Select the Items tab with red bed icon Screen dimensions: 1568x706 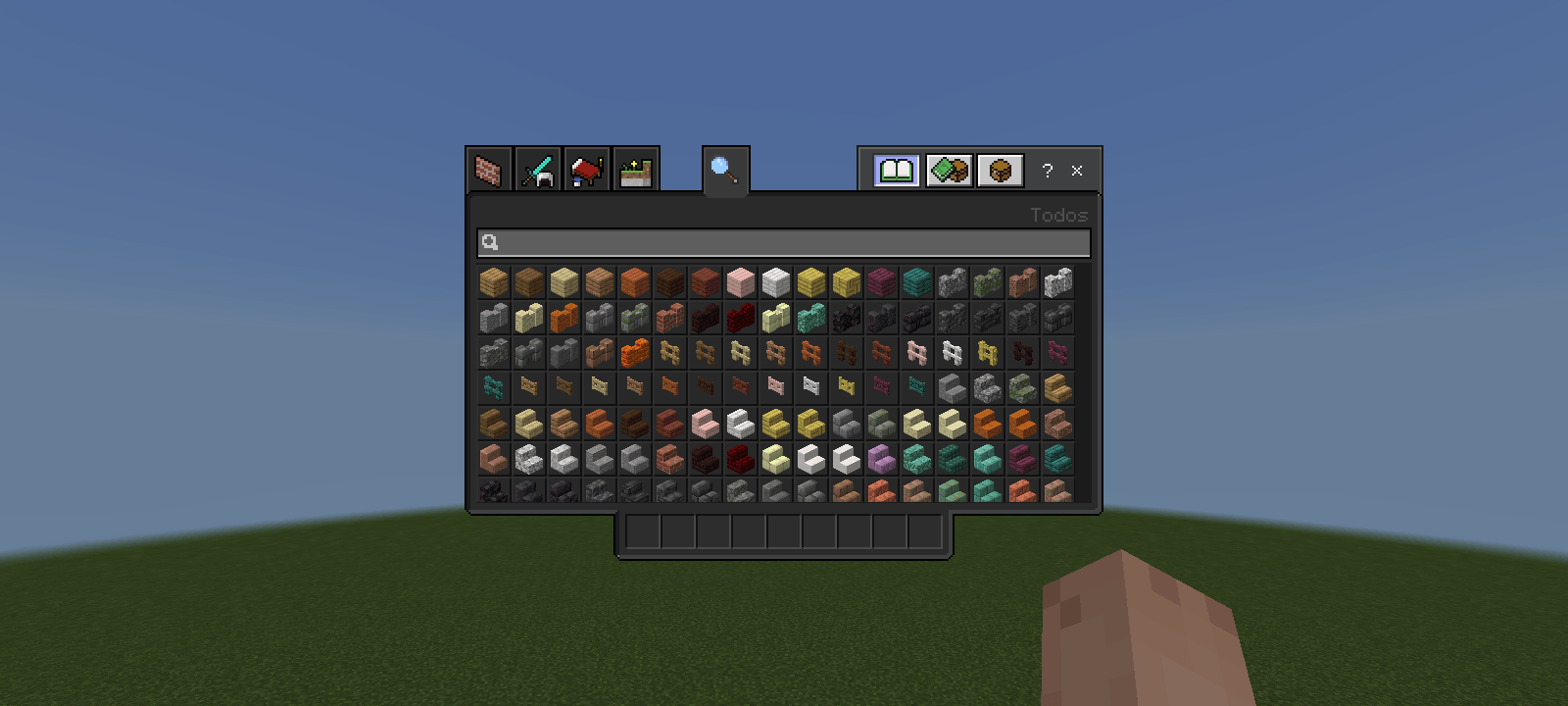pyautogui.click(x=586, y=171)
